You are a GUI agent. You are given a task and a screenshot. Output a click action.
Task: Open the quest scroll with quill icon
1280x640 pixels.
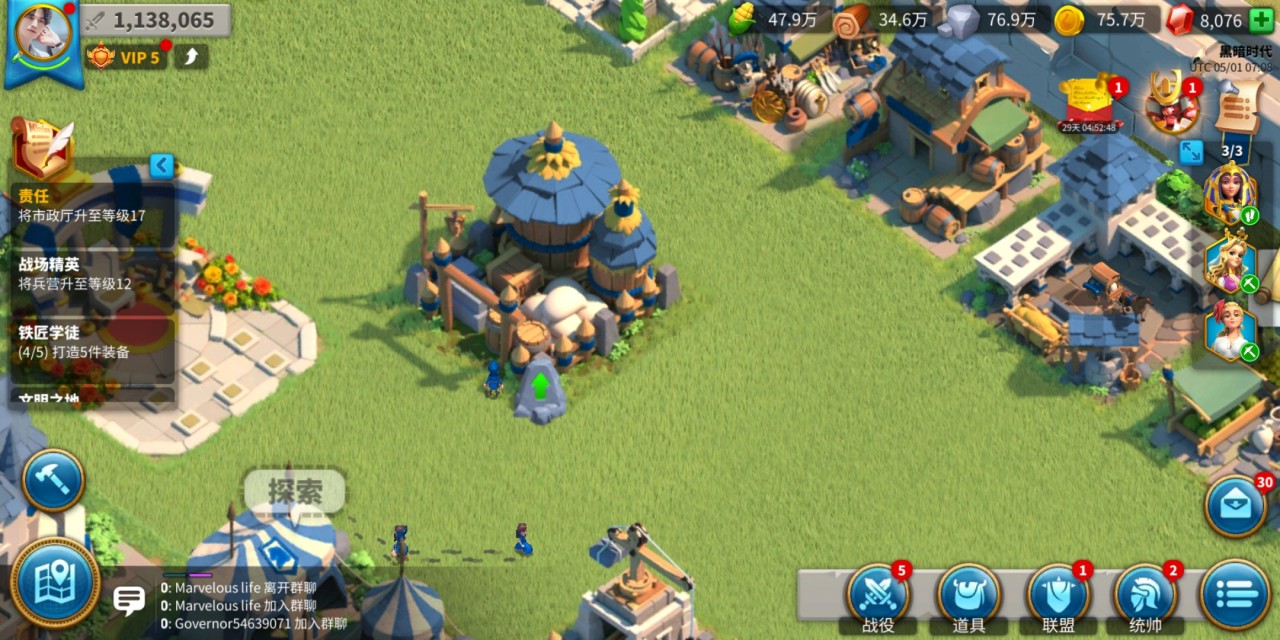click(x=42, y=147)
